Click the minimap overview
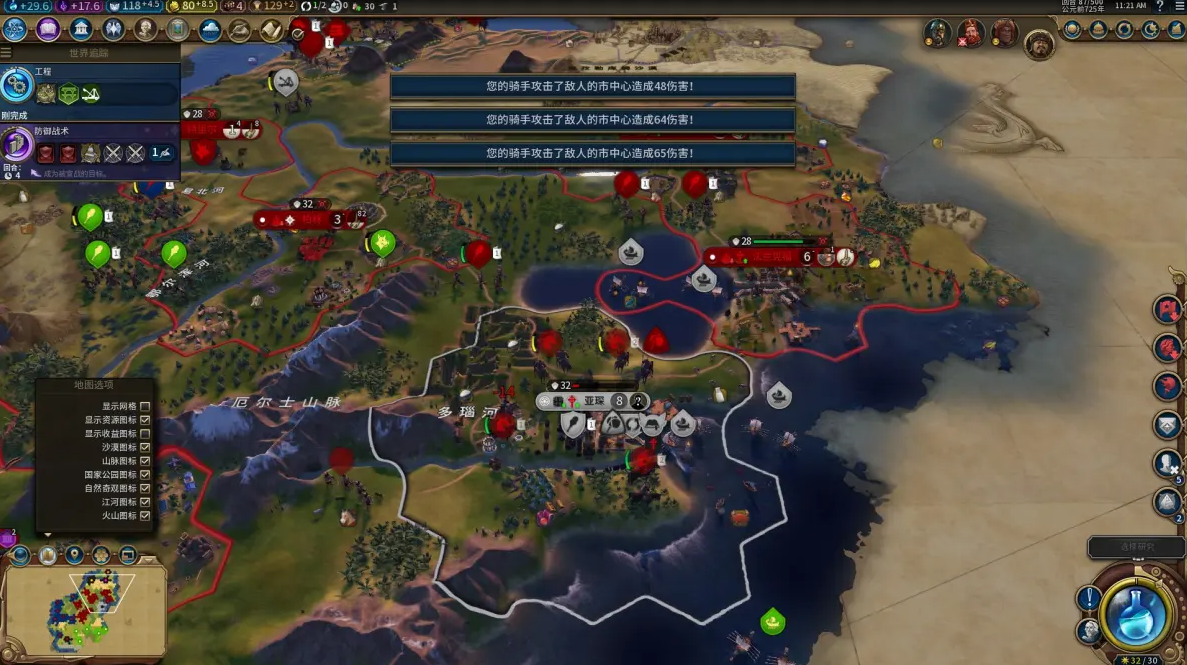The width and height of the screenshot is (1187, 665). (x=83, y=610)
